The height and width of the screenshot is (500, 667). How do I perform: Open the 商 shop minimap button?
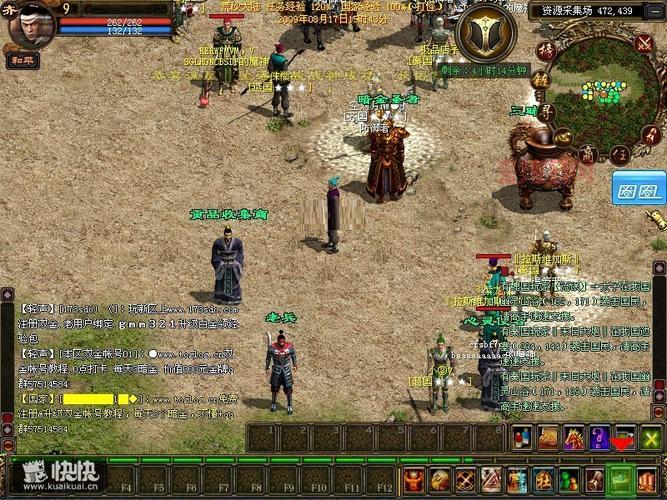pyautogui.click(x=589, y=153)
